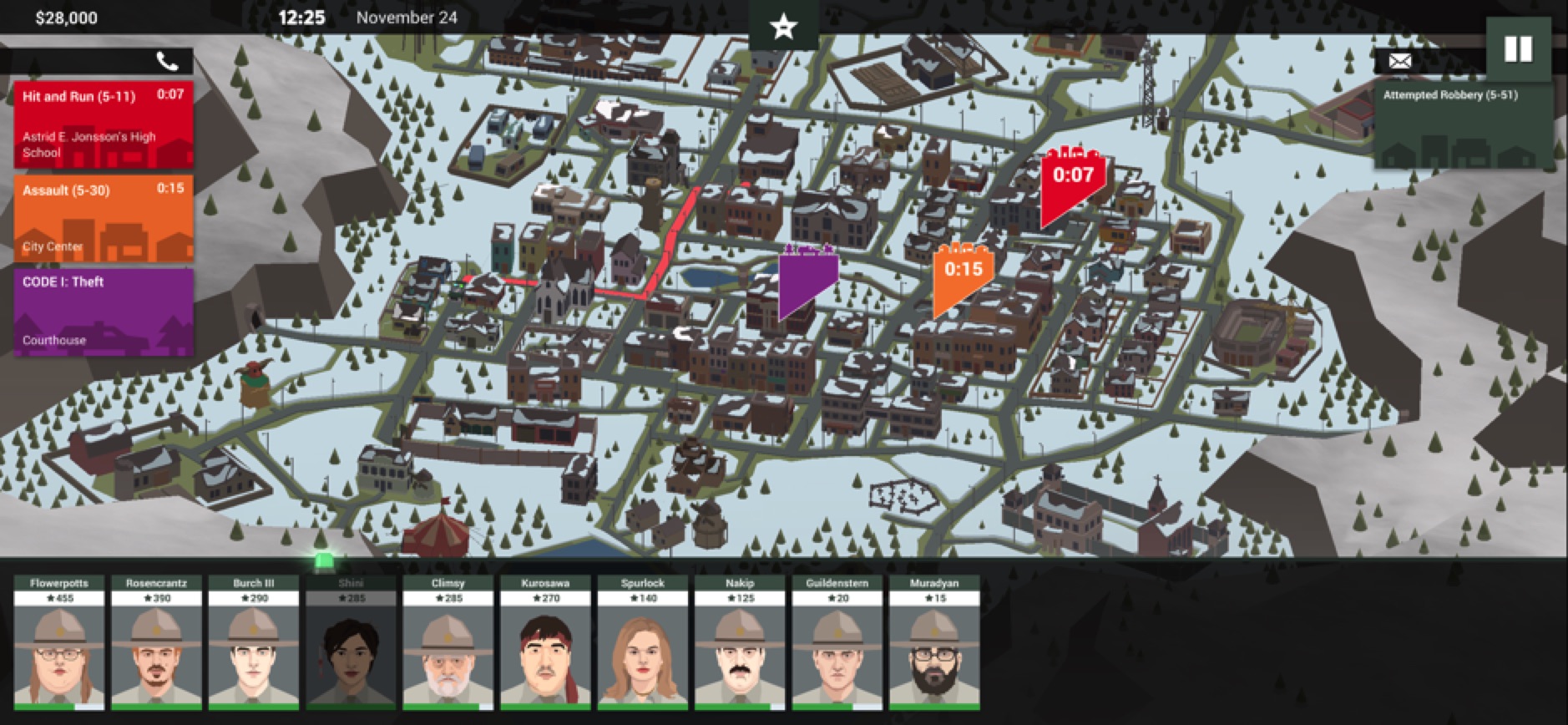Image resolution: width=1568 pixels, height=725 pixels.
Task: Choose officer Clinsy's portrait
Action: click(x=448, y=643)
